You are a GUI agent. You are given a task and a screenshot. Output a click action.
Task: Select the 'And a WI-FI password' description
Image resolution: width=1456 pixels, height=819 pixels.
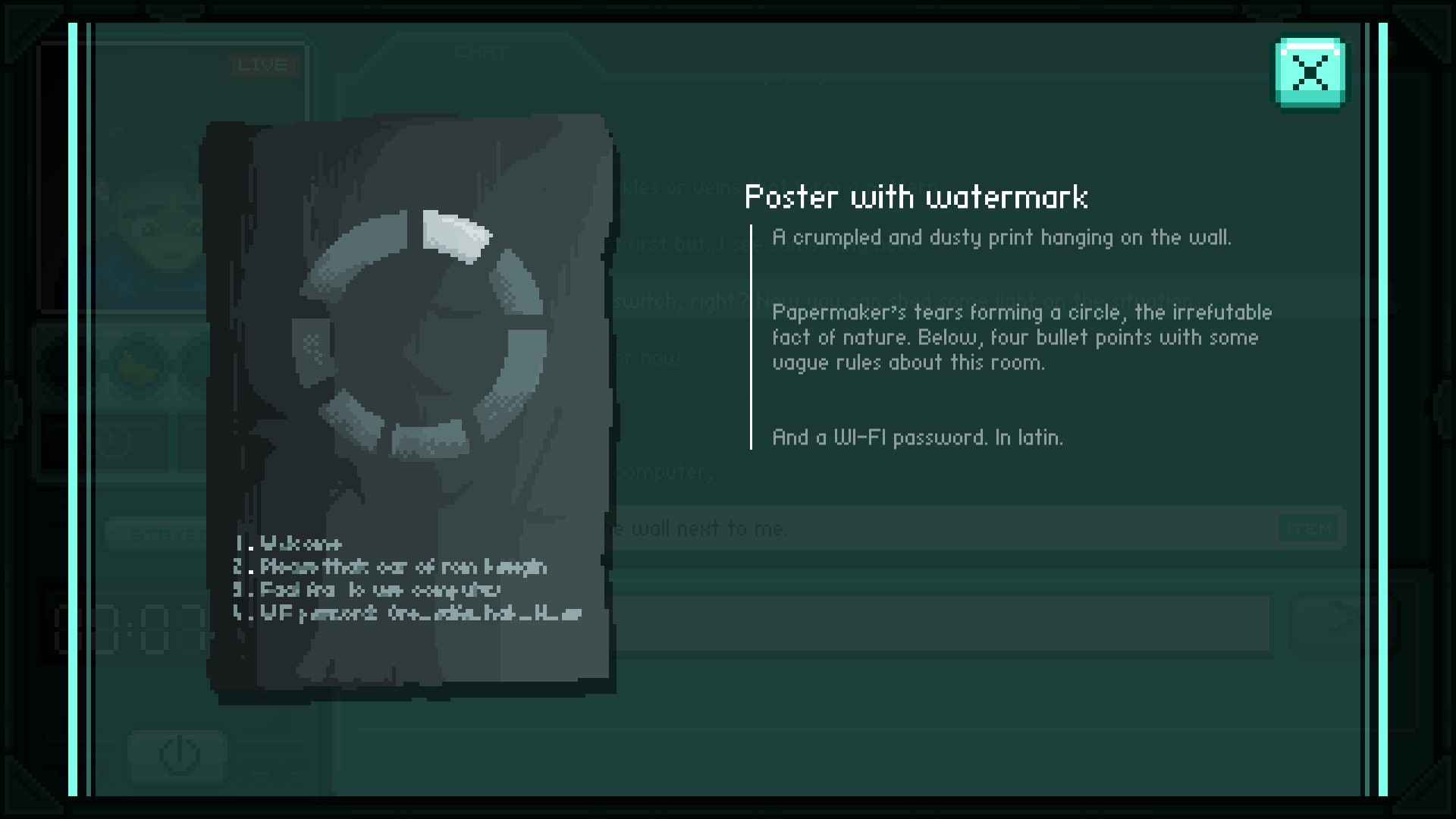pos(917,438)
